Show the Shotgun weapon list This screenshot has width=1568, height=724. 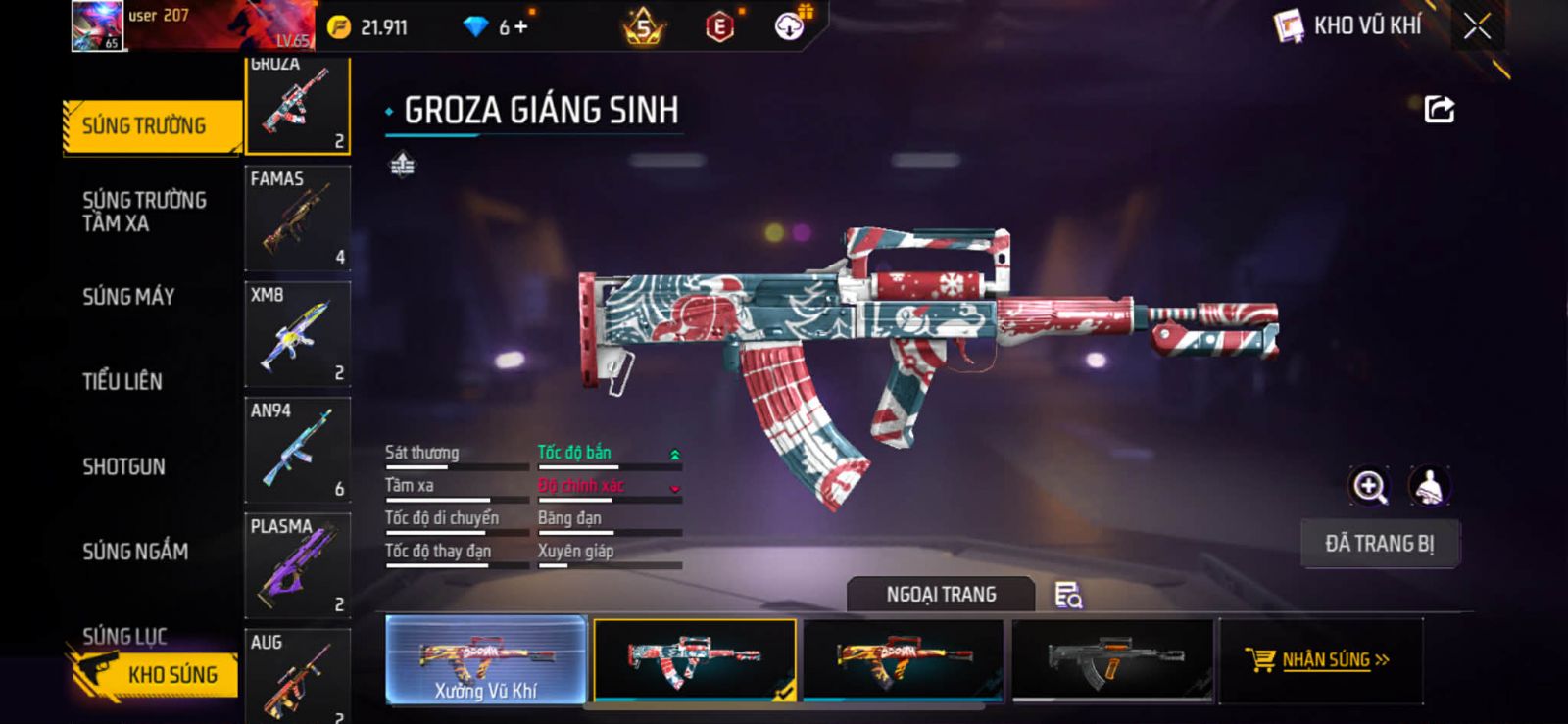coord(123,466)
